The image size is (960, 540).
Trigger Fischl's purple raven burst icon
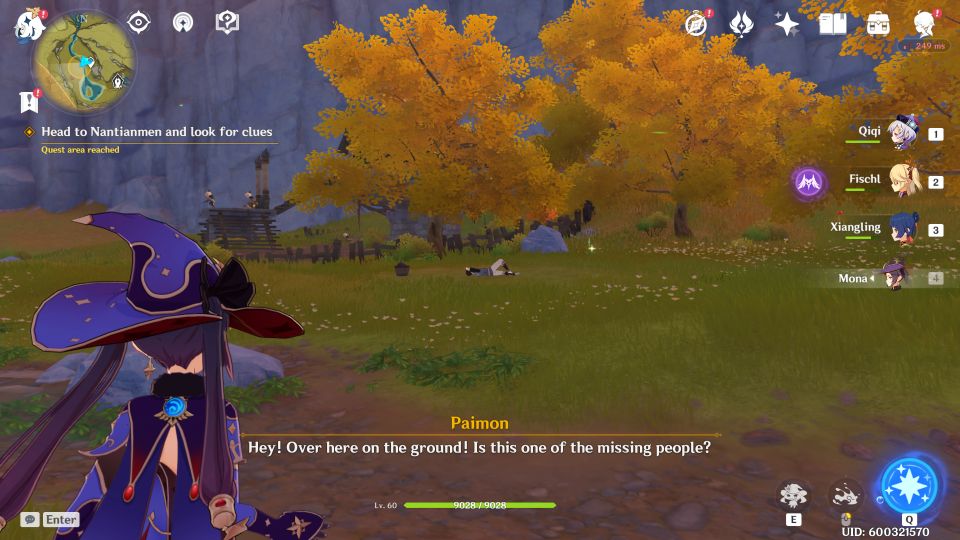[808, 182]
